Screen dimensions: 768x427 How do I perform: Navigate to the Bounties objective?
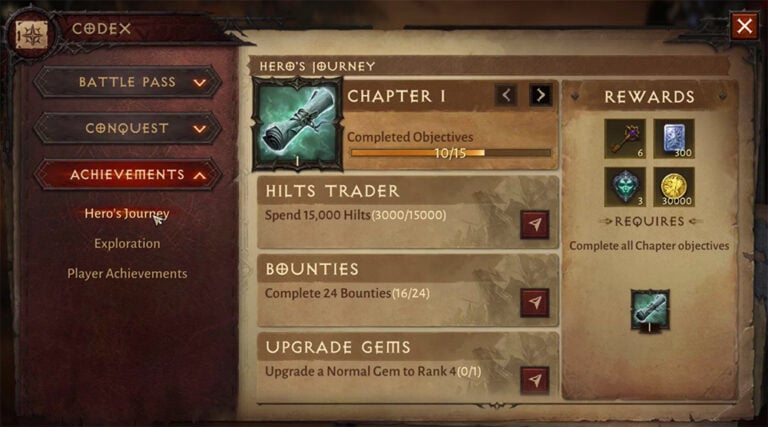pos(535,302)
